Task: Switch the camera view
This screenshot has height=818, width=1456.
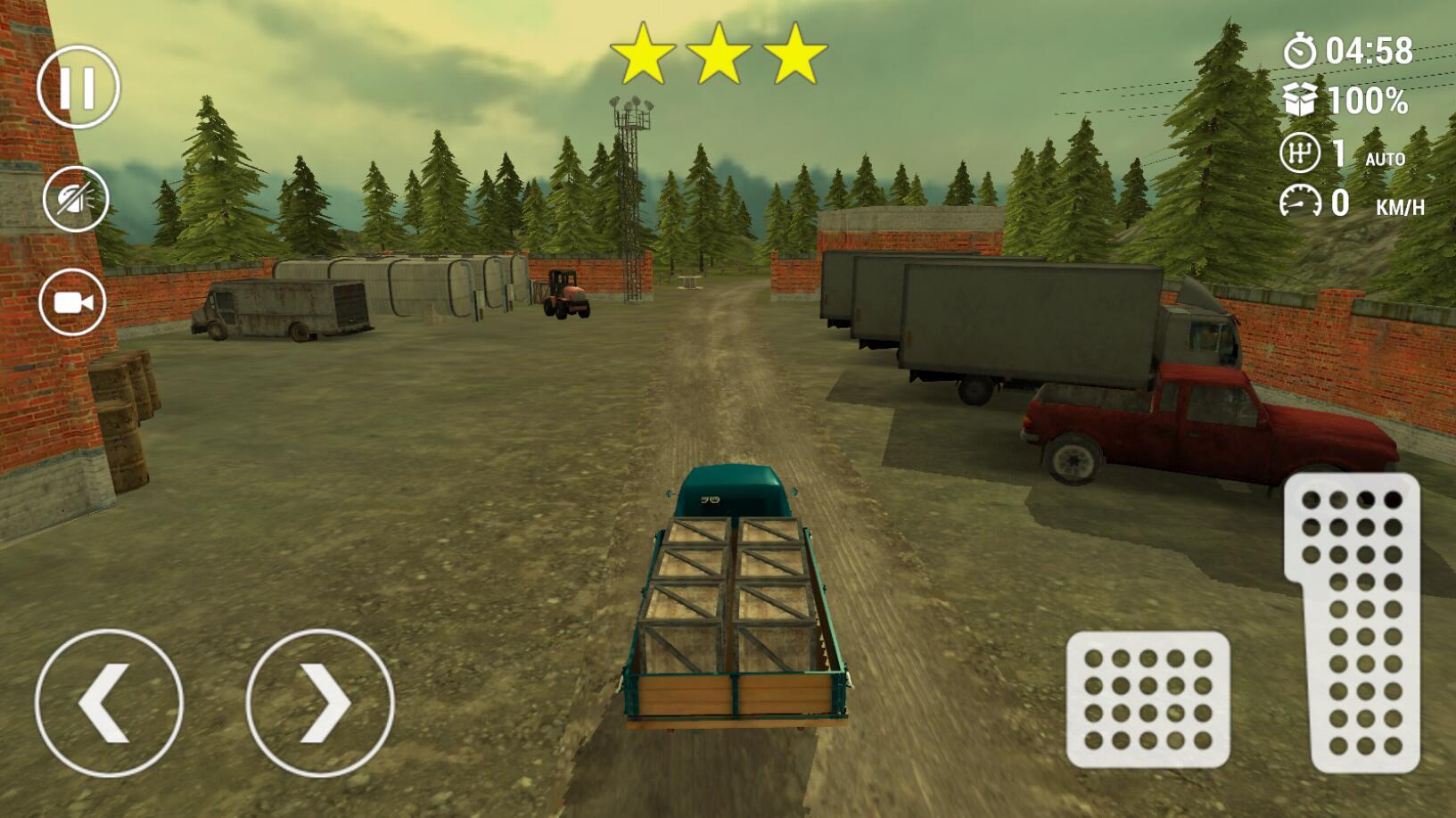Action: (x=73, y=302)
